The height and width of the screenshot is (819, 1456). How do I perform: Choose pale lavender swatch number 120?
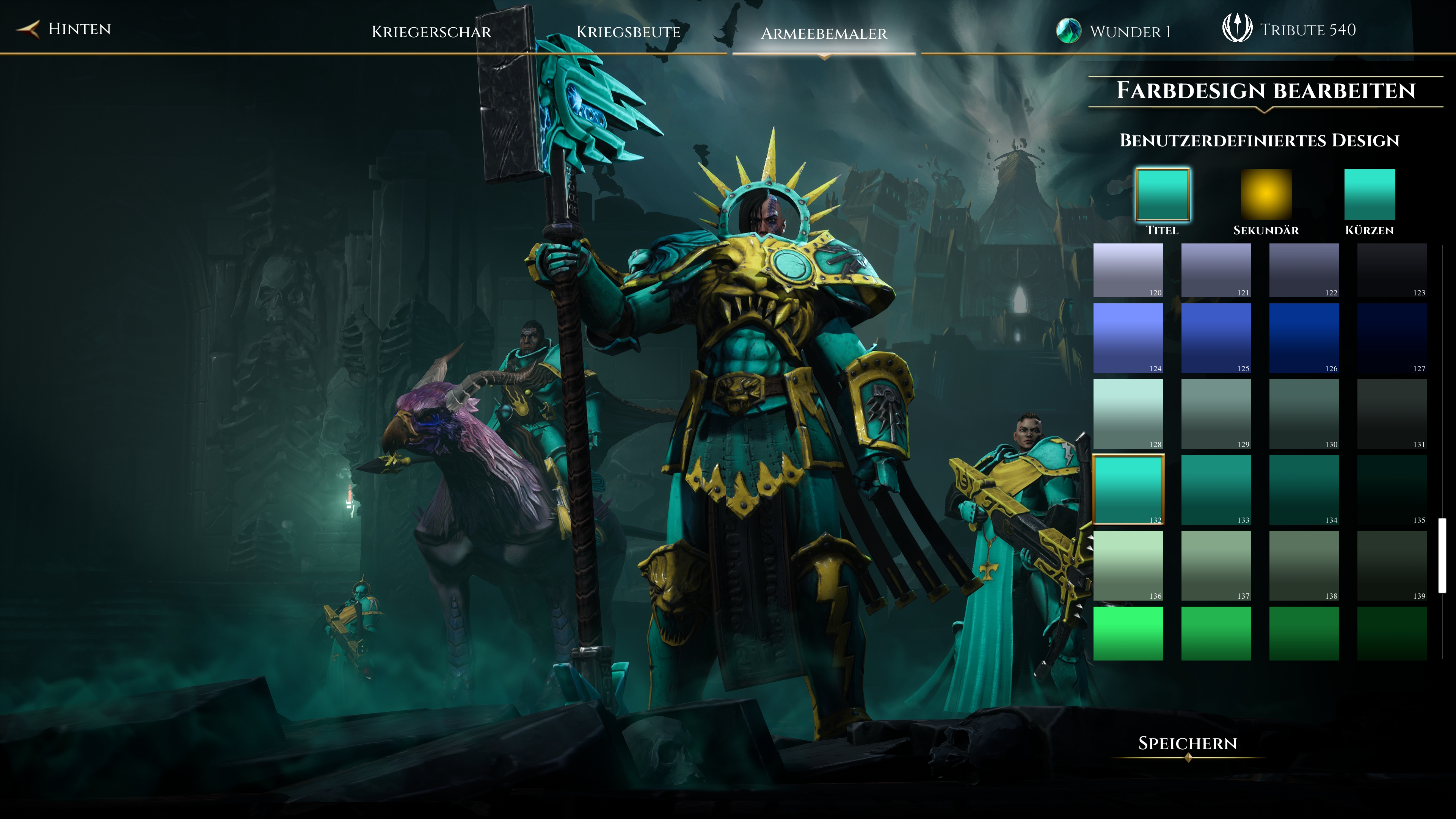point(1128,270)
